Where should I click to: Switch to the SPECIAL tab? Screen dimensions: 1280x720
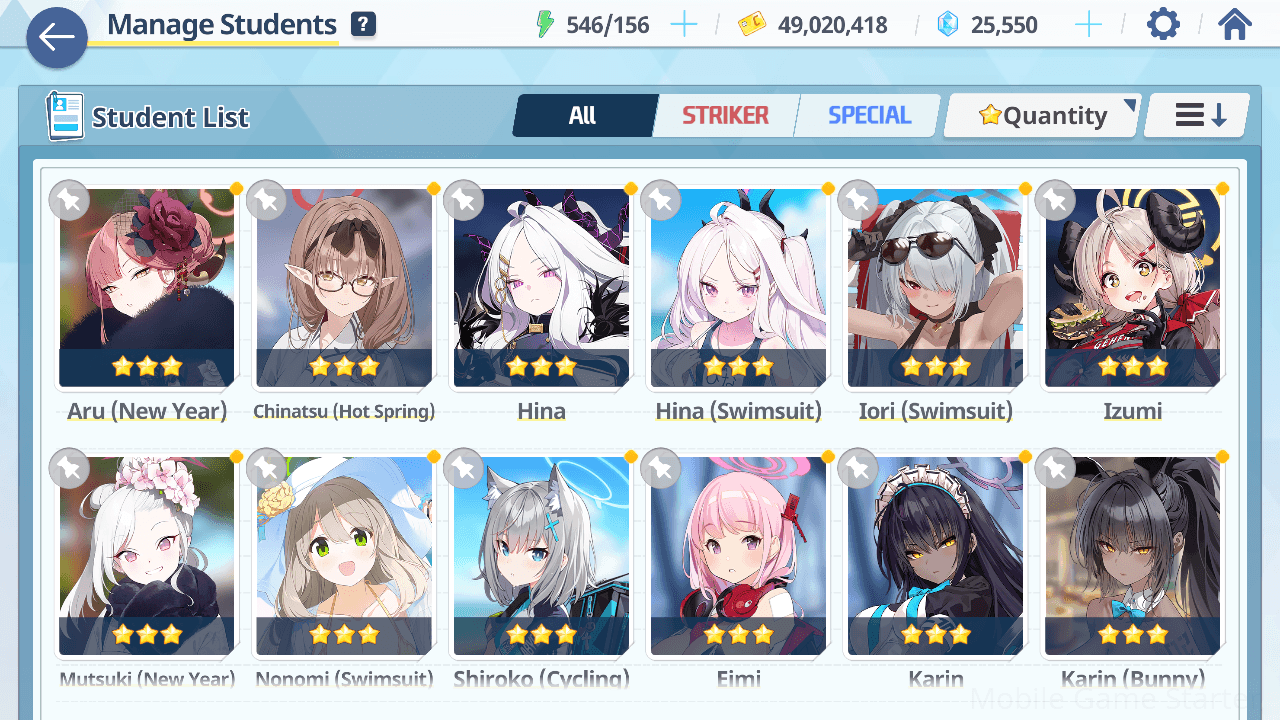click(869, 116)
